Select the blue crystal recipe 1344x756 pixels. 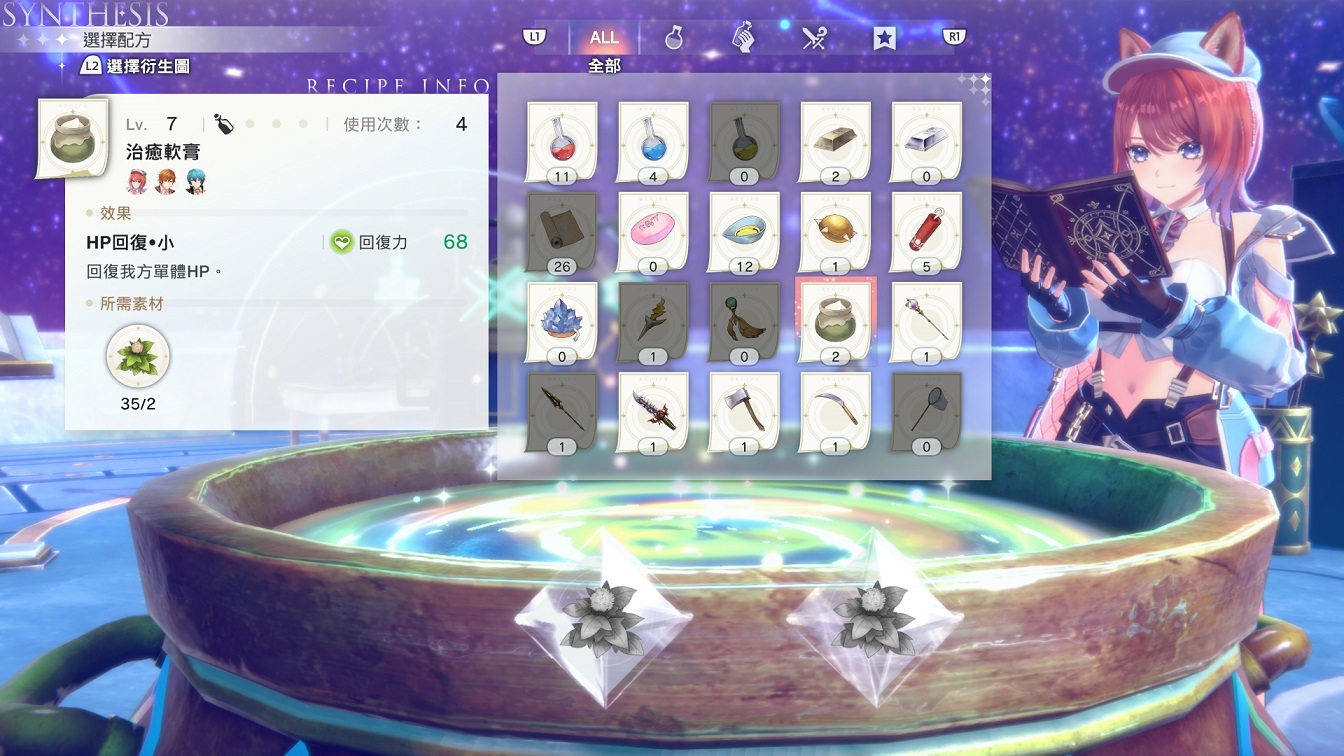click(x=560, y=320)
